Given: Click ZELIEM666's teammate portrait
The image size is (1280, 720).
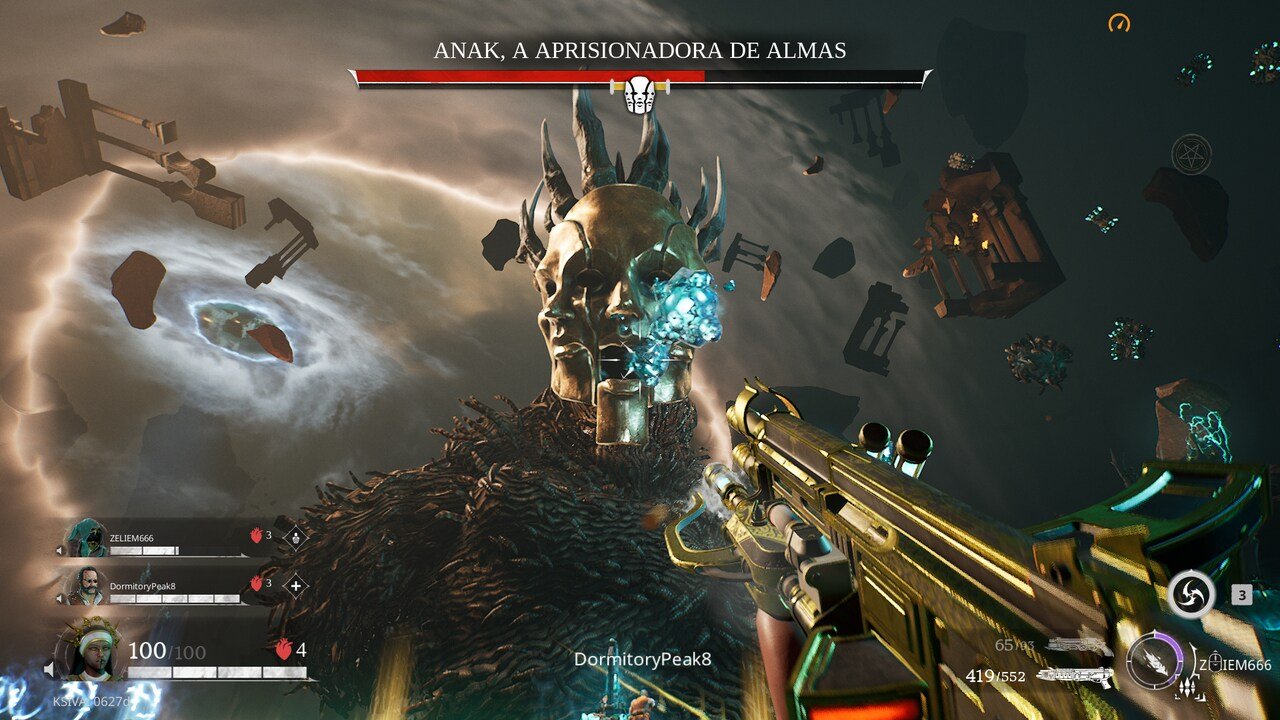Looking at the screenshot, I should coord(87,538).
